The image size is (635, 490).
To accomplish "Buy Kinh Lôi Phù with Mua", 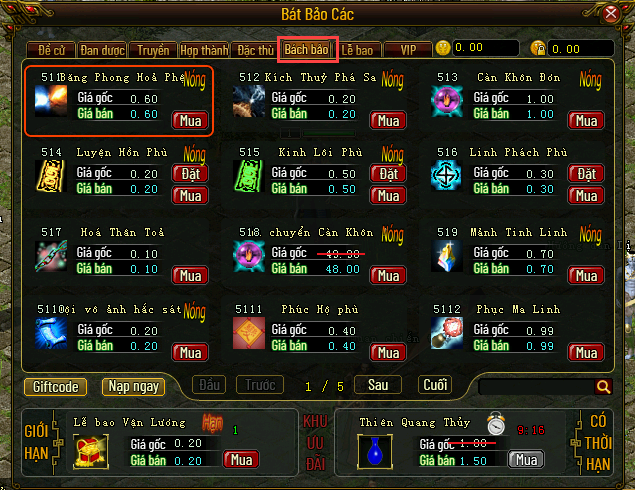I will tap(388, 195).
